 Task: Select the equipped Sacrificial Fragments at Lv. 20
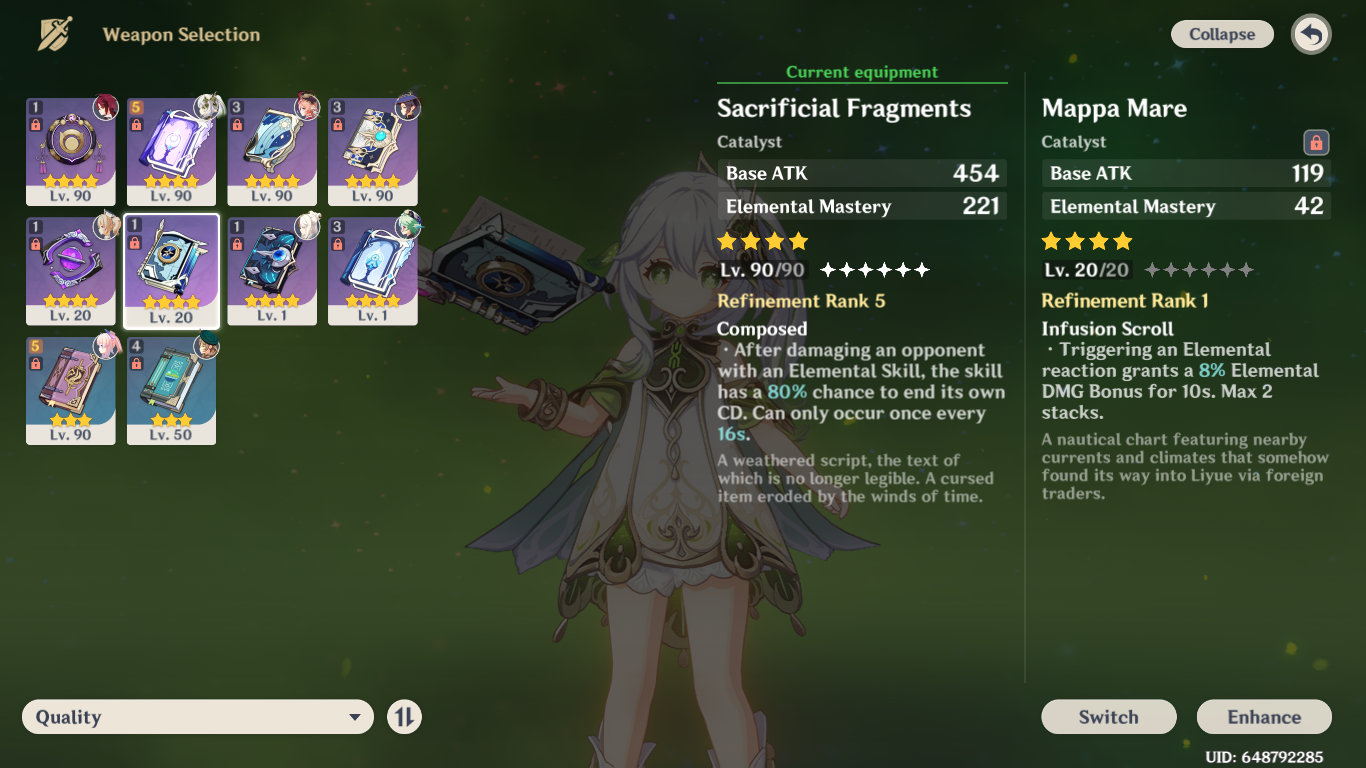[171, 268]
